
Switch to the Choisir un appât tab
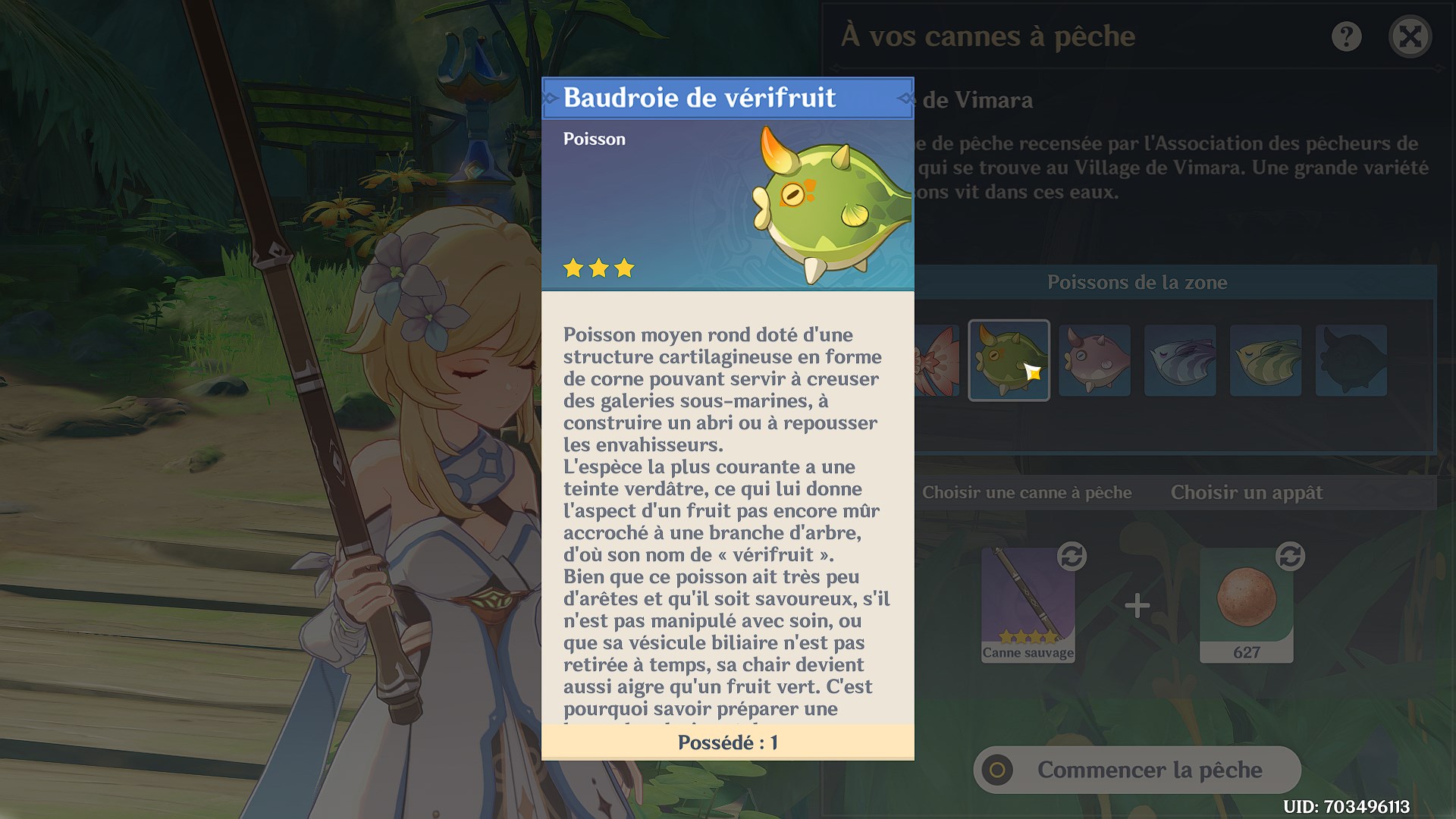1247,492
